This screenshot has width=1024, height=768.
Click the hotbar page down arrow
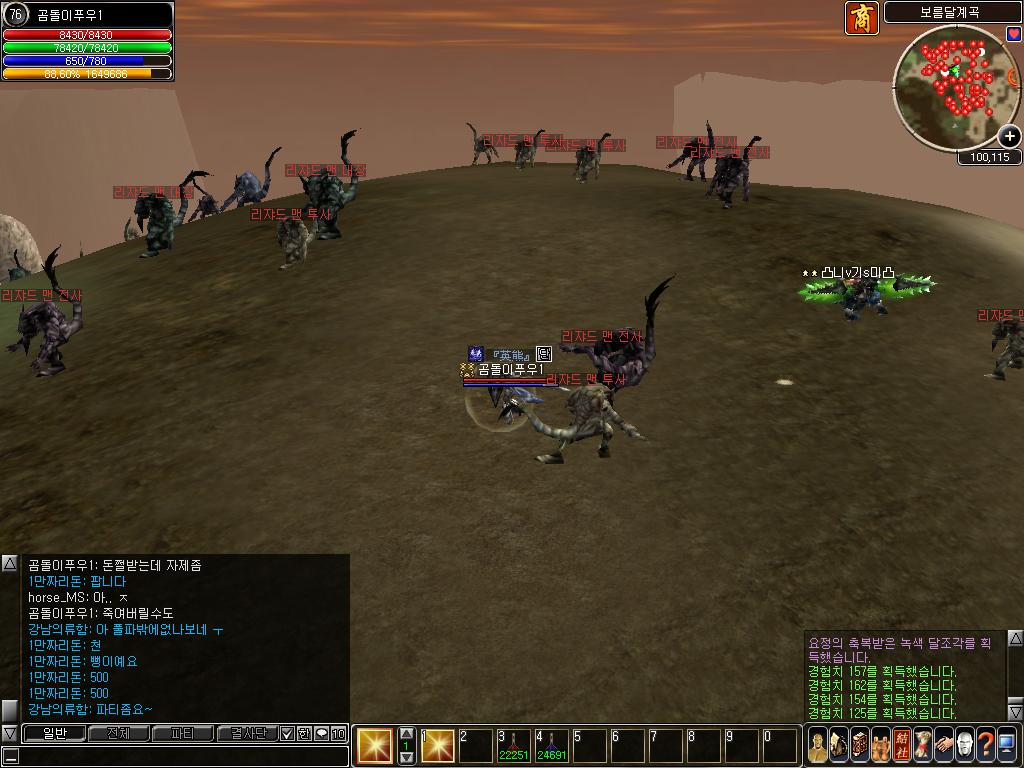pos(406,758)
